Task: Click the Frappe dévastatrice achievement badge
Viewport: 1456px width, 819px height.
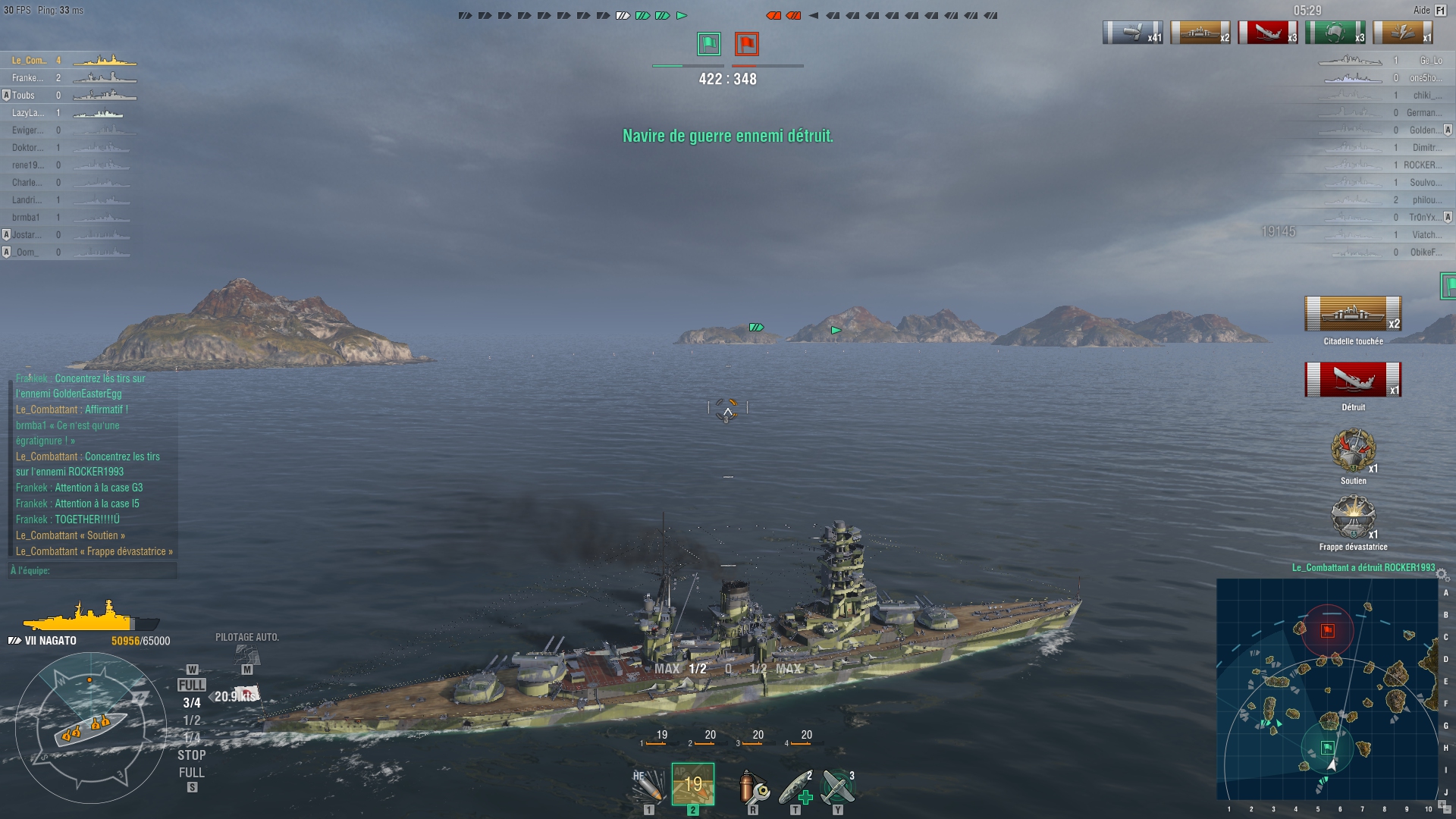Action: pyautogui.click(x=1353, y=517)
